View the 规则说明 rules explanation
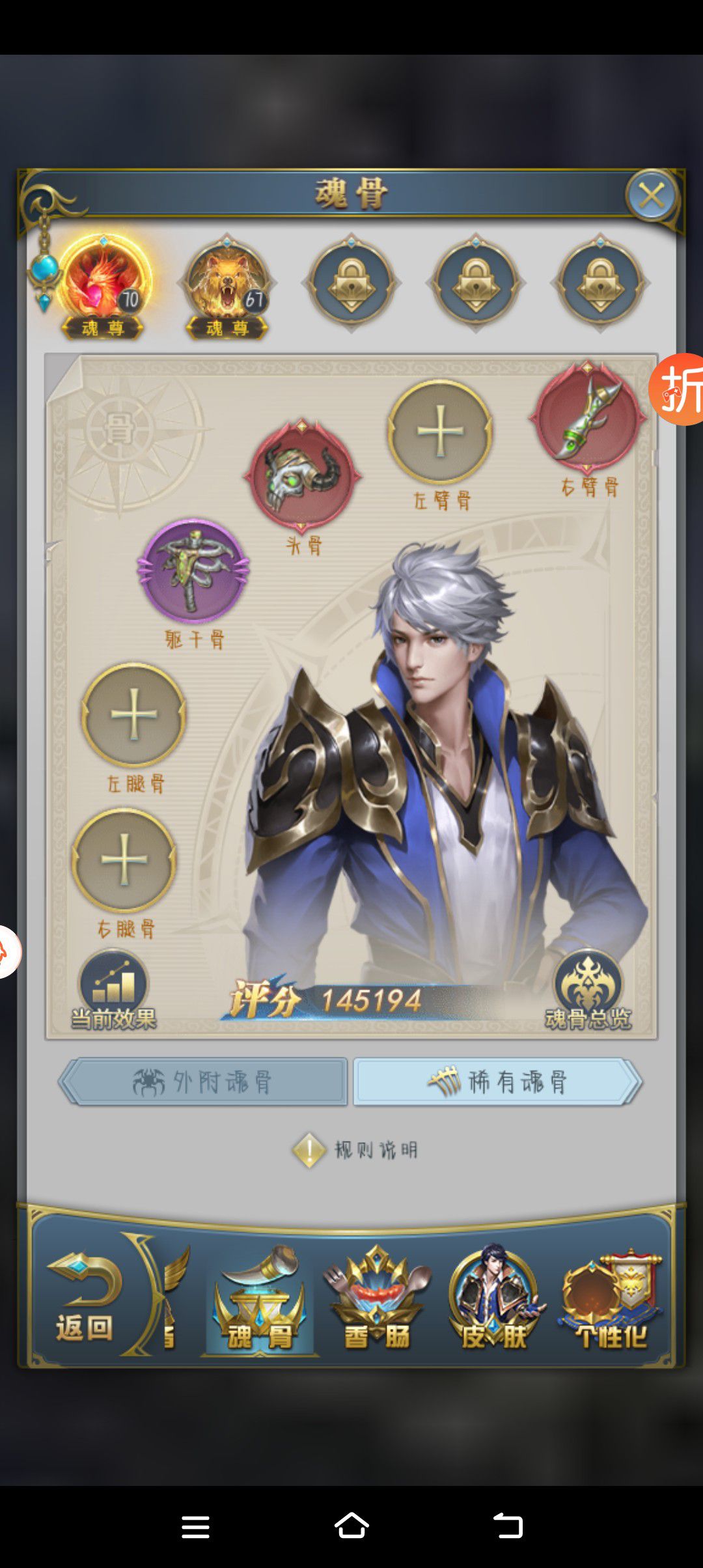 [355, 1150]
